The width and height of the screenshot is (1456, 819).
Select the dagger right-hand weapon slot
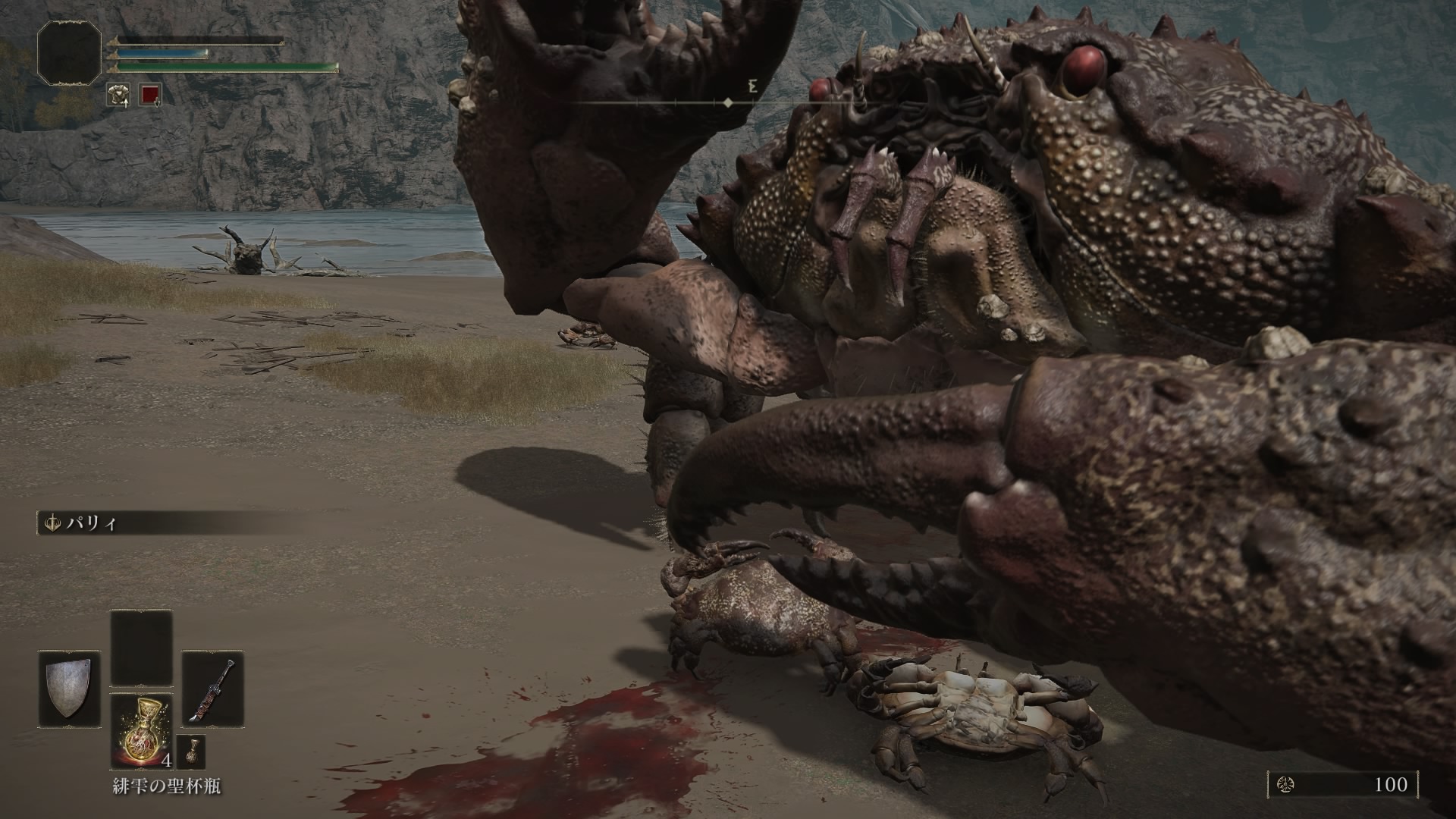213,689
